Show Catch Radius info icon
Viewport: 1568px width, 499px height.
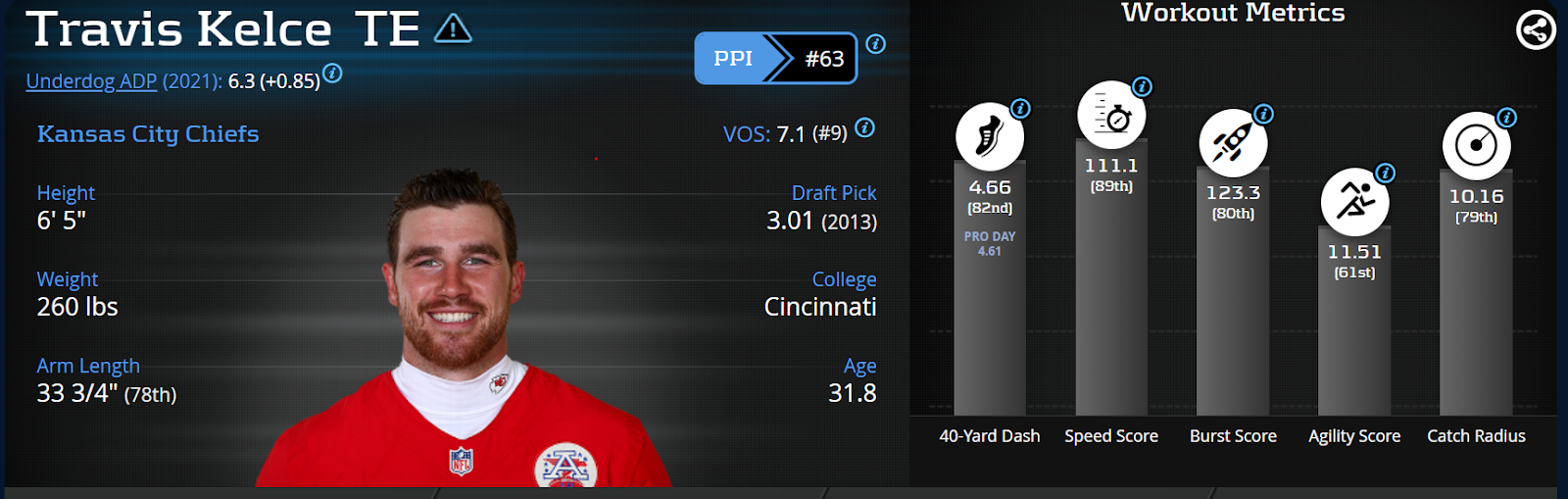(x=1507, y=118)
